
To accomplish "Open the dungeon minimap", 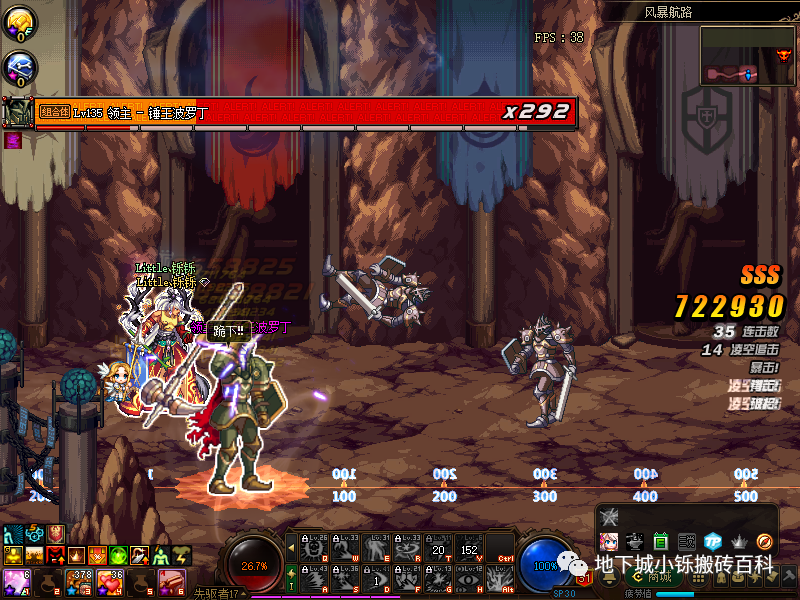I will (x=747, y=54).
